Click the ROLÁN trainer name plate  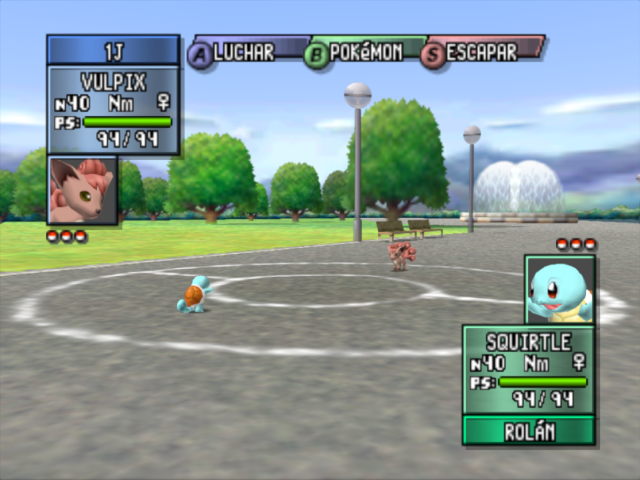tap(528, 431)
